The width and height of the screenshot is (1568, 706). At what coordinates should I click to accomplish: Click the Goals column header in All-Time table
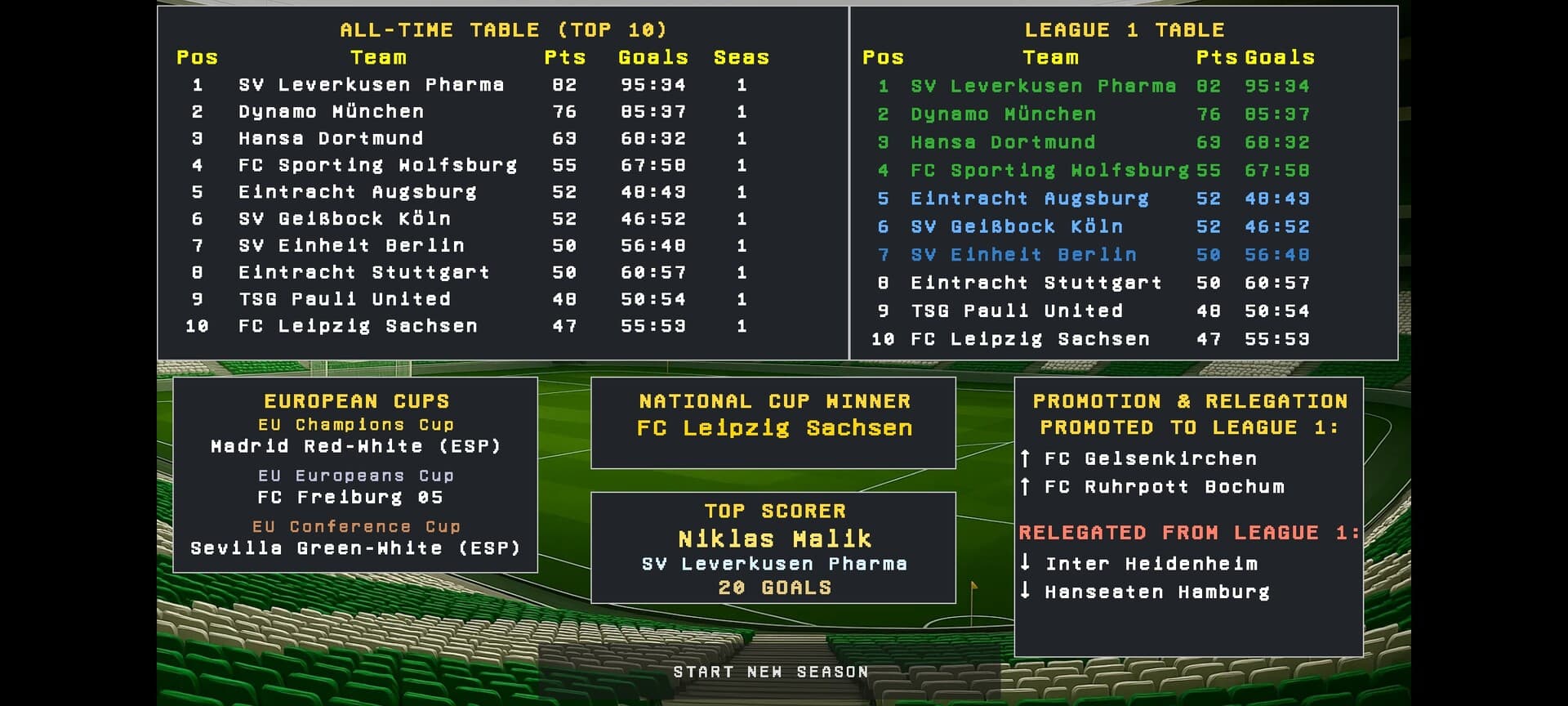click(651, 57)
